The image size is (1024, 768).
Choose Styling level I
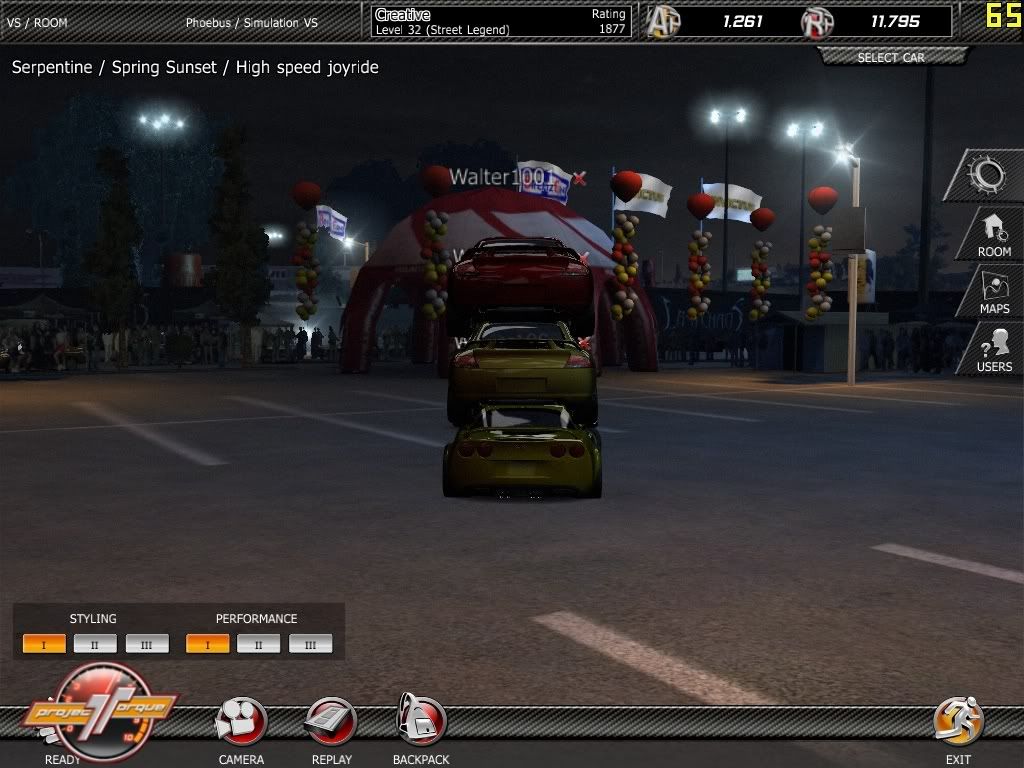click(x=44, y=644)
